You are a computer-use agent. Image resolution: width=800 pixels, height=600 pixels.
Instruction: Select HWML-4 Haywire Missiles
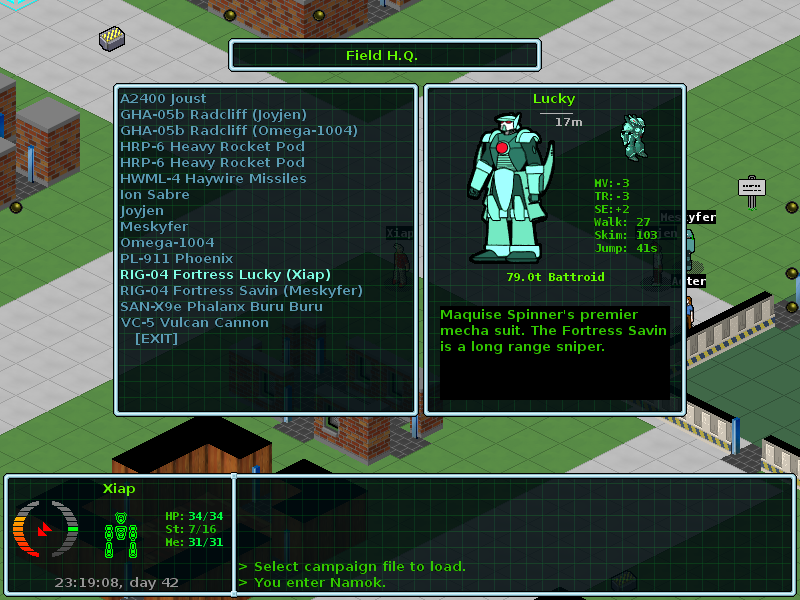[213, 179]
